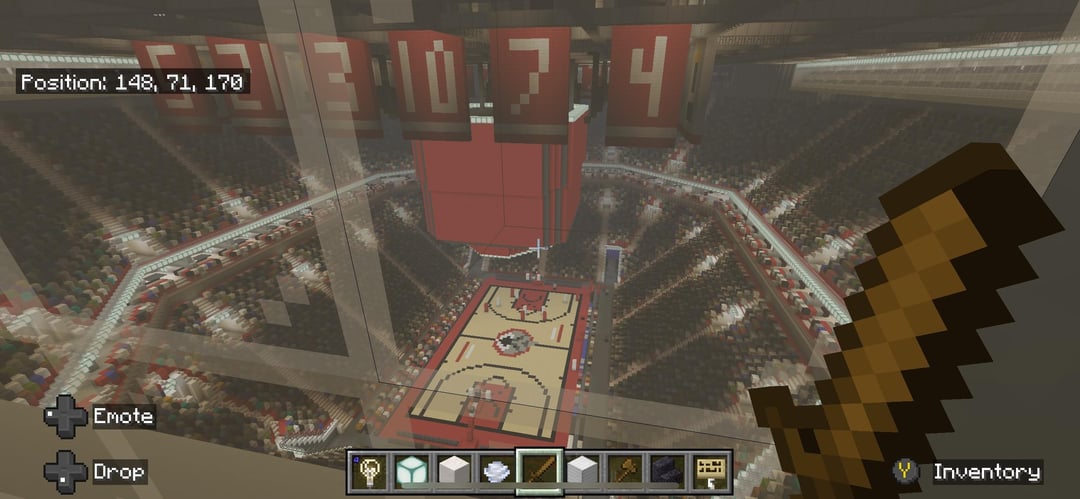Select the snowball in the hotbar
Screen dimensions: 1080x499
coord(496,471)
